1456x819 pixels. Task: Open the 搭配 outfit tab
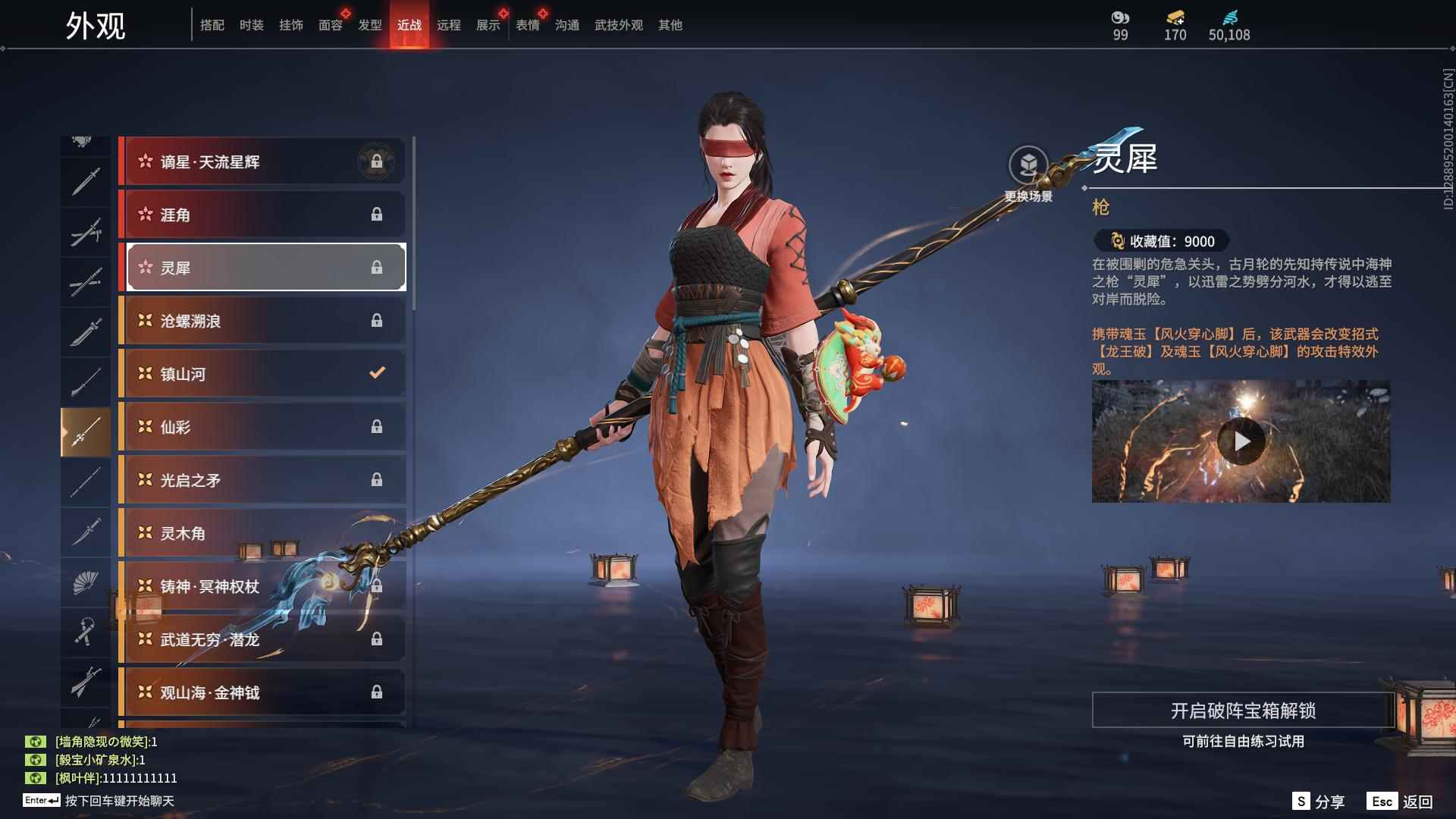pyautogui.click(x=212, y=25)
